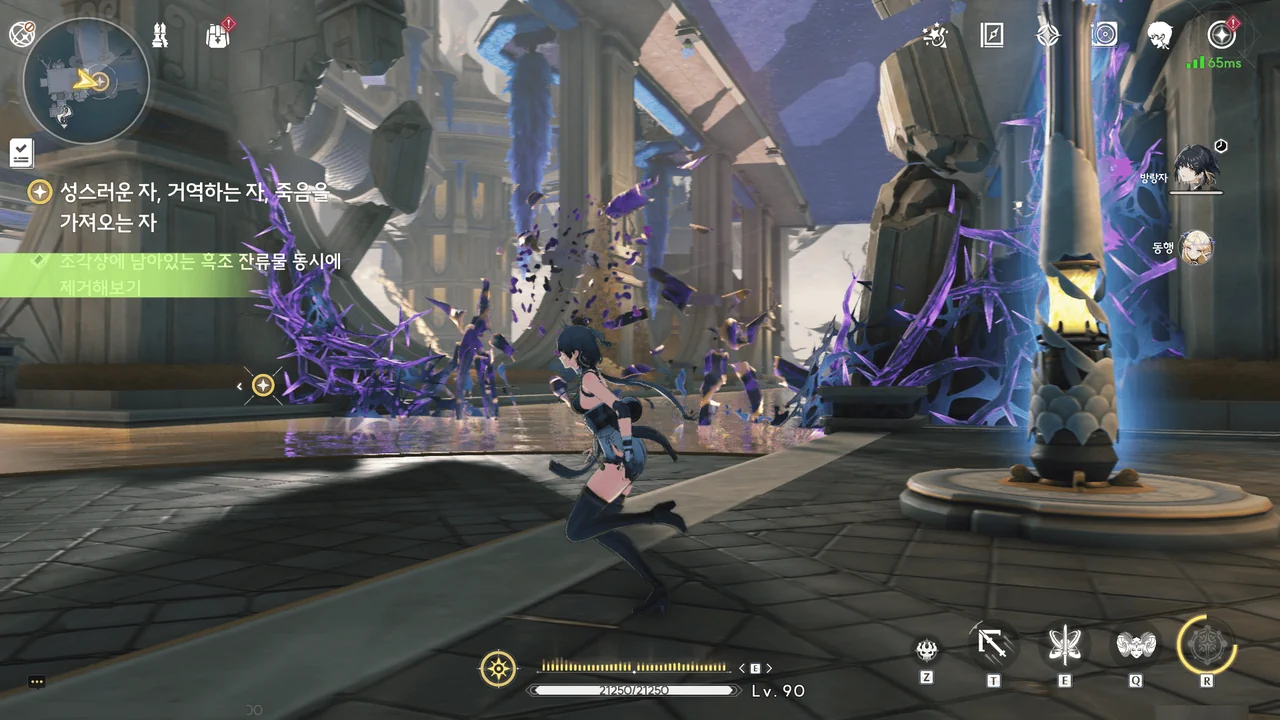Trigger the ram-horned mask echo ability
1280x720 pixels.
[x=1136, y=645]
